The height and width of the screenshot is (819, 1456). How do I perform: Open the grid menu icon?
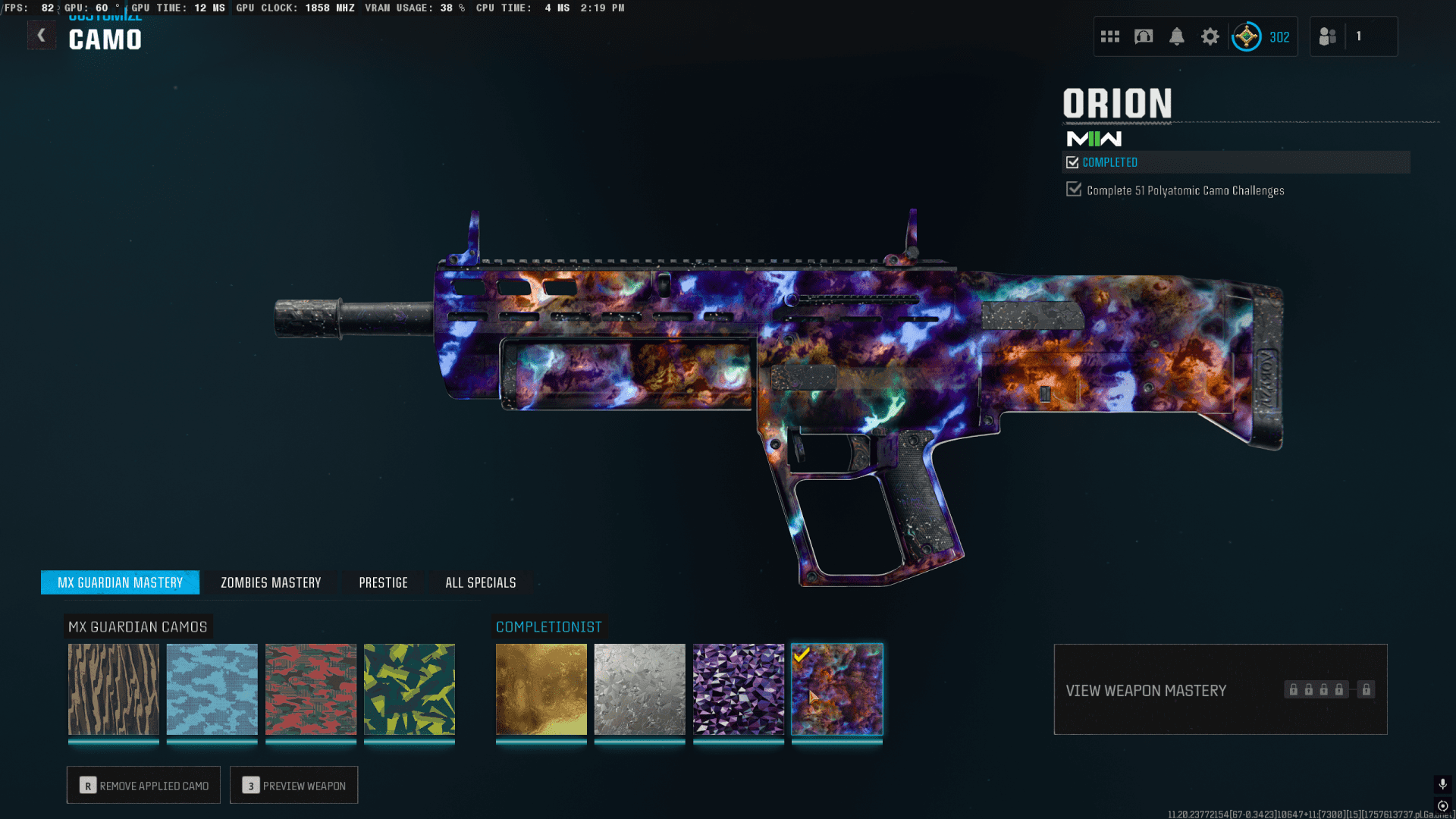[1110, 36]
